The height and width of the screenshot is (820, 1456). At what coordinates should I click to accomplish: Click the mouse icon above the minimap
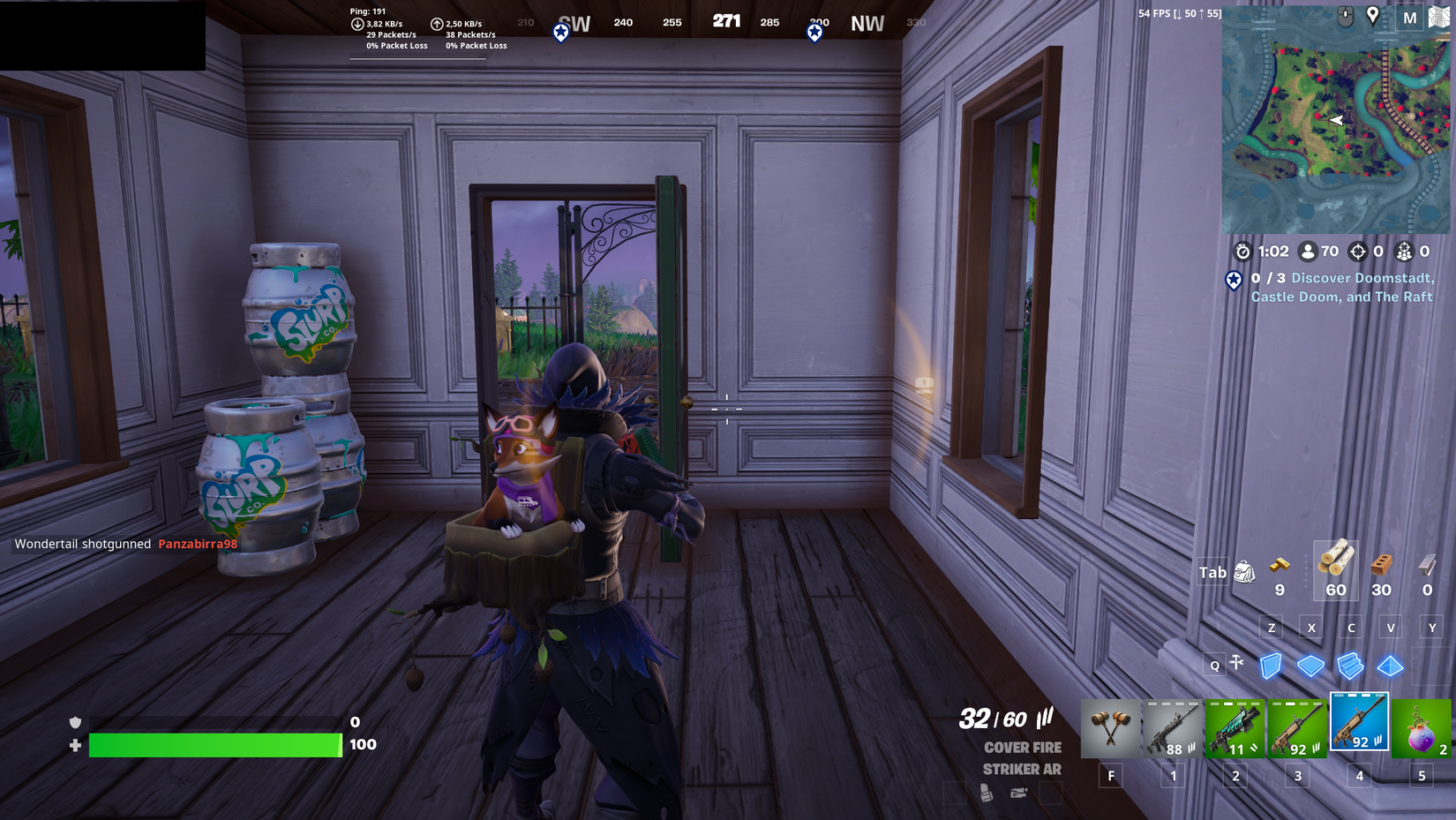point(1346,16)
